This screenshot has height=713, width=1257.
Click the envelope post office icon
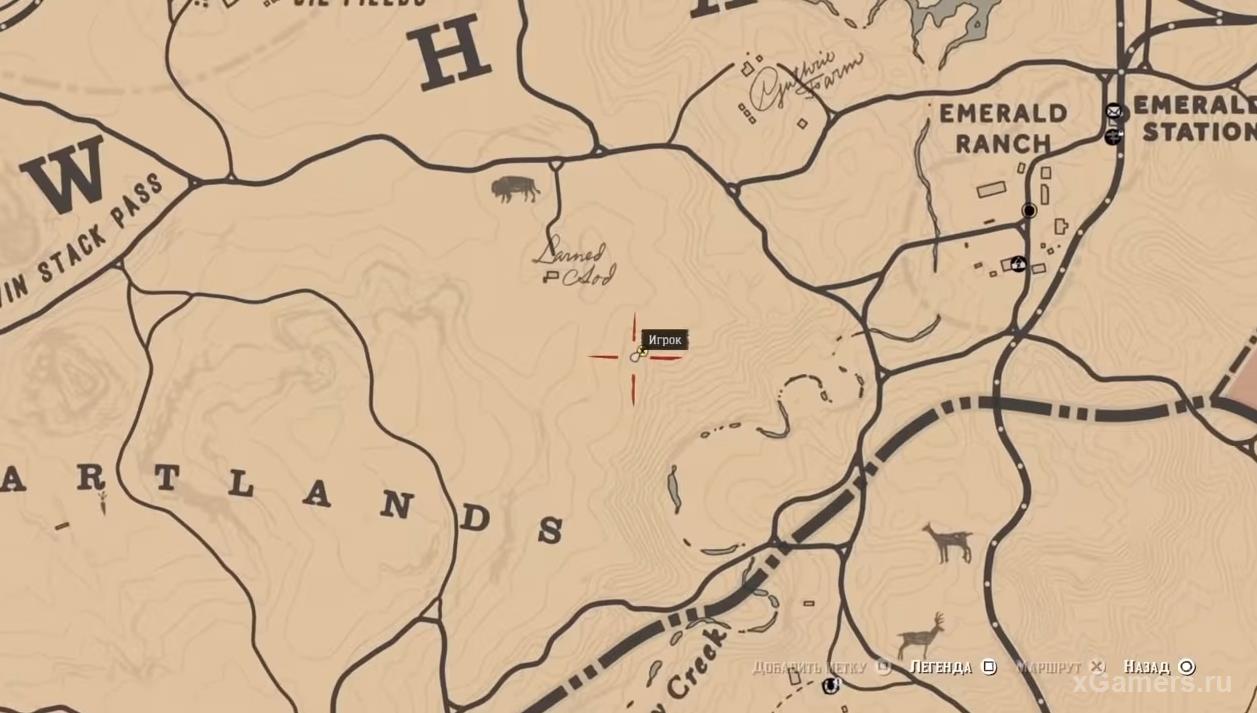click(1113, 112)
